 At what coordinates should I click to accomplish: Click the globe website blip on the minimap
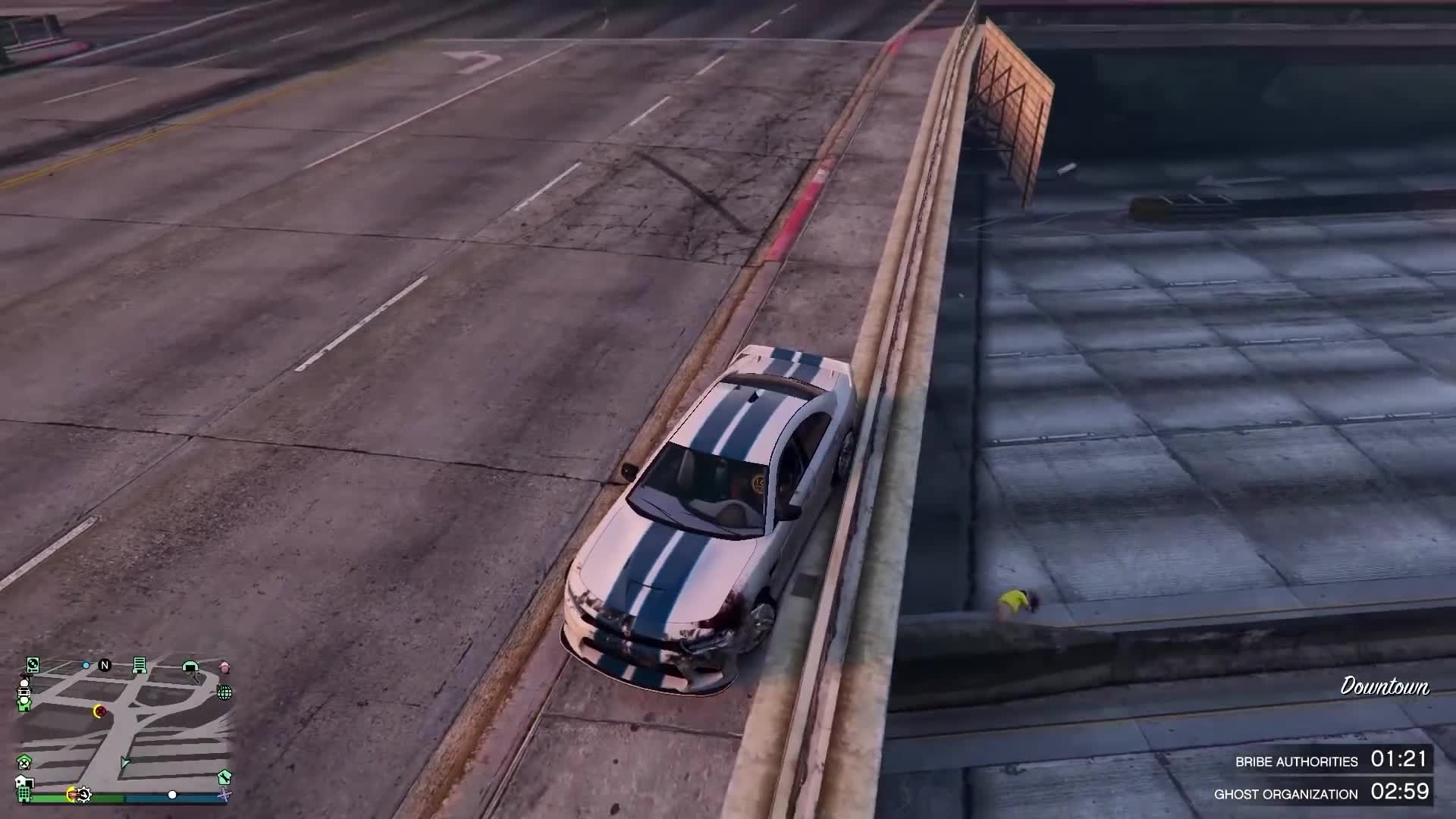tap(225, 693)
